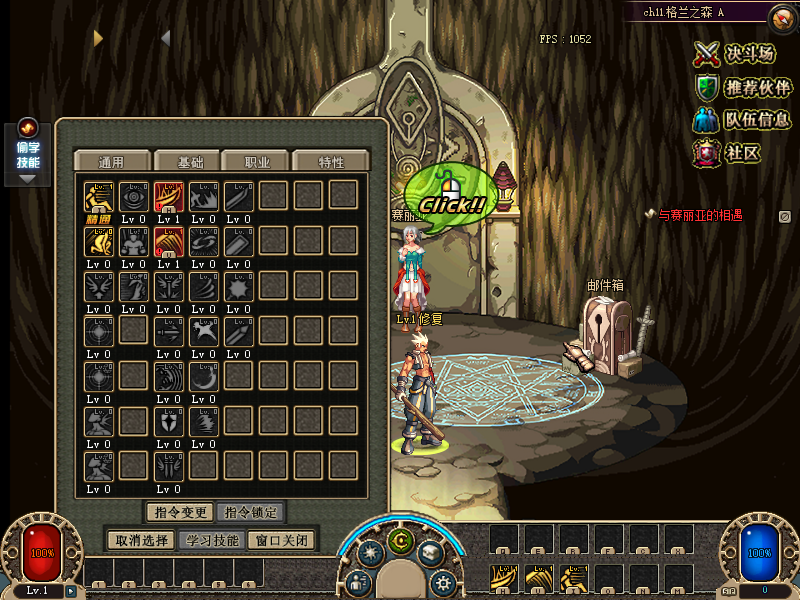Select the 职业 skill tab
Screen dimensions: 800x600
point(257,162)
